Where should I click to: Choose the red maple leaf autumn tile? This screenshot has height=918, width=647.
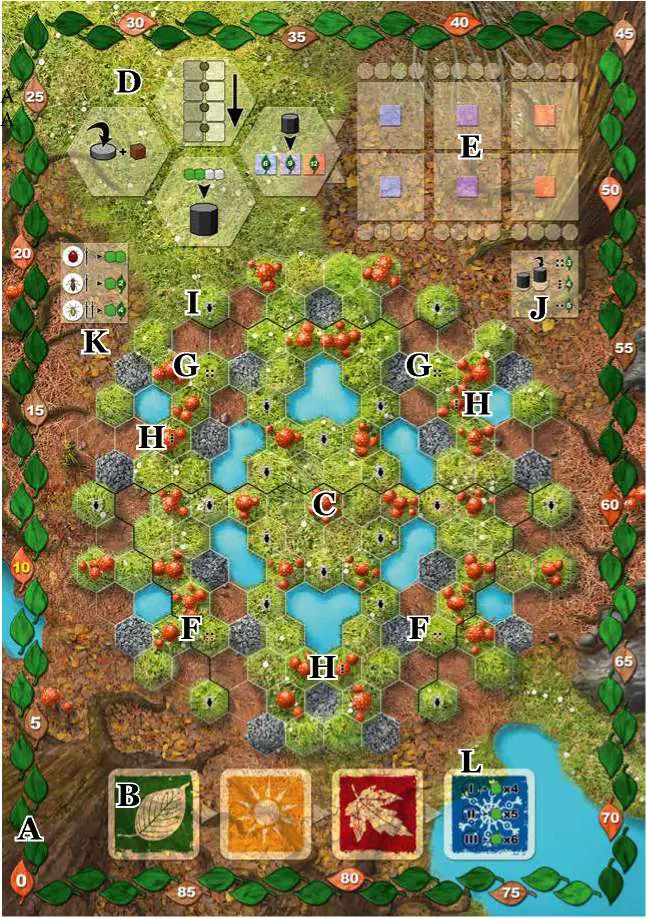pyautogui.click(x=376, y=815)
